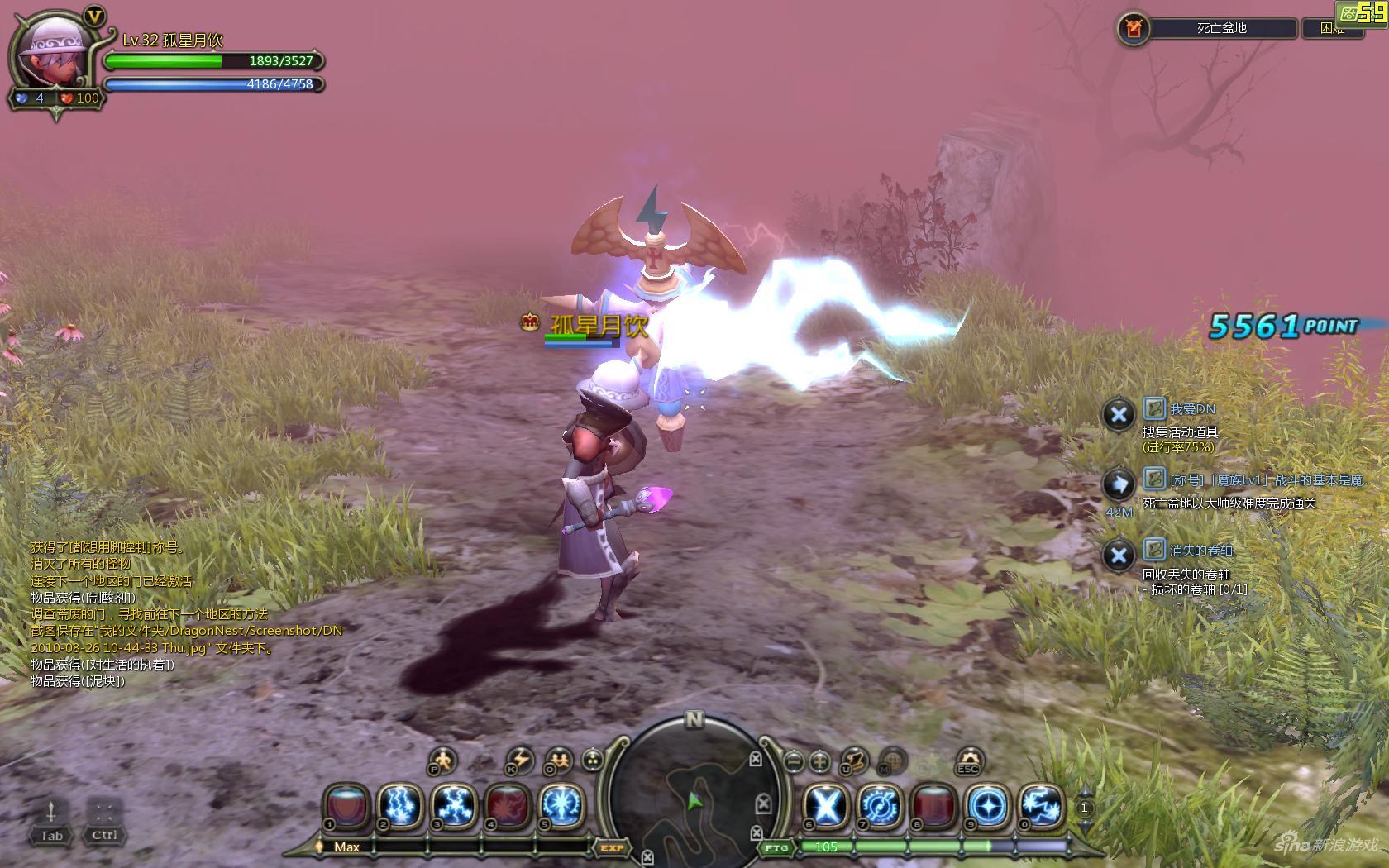Select the 死亡盆地 stage name bar
The width and height of the screenshot is (1389, 868).
pyautogui.click(x=1221, y=28)
